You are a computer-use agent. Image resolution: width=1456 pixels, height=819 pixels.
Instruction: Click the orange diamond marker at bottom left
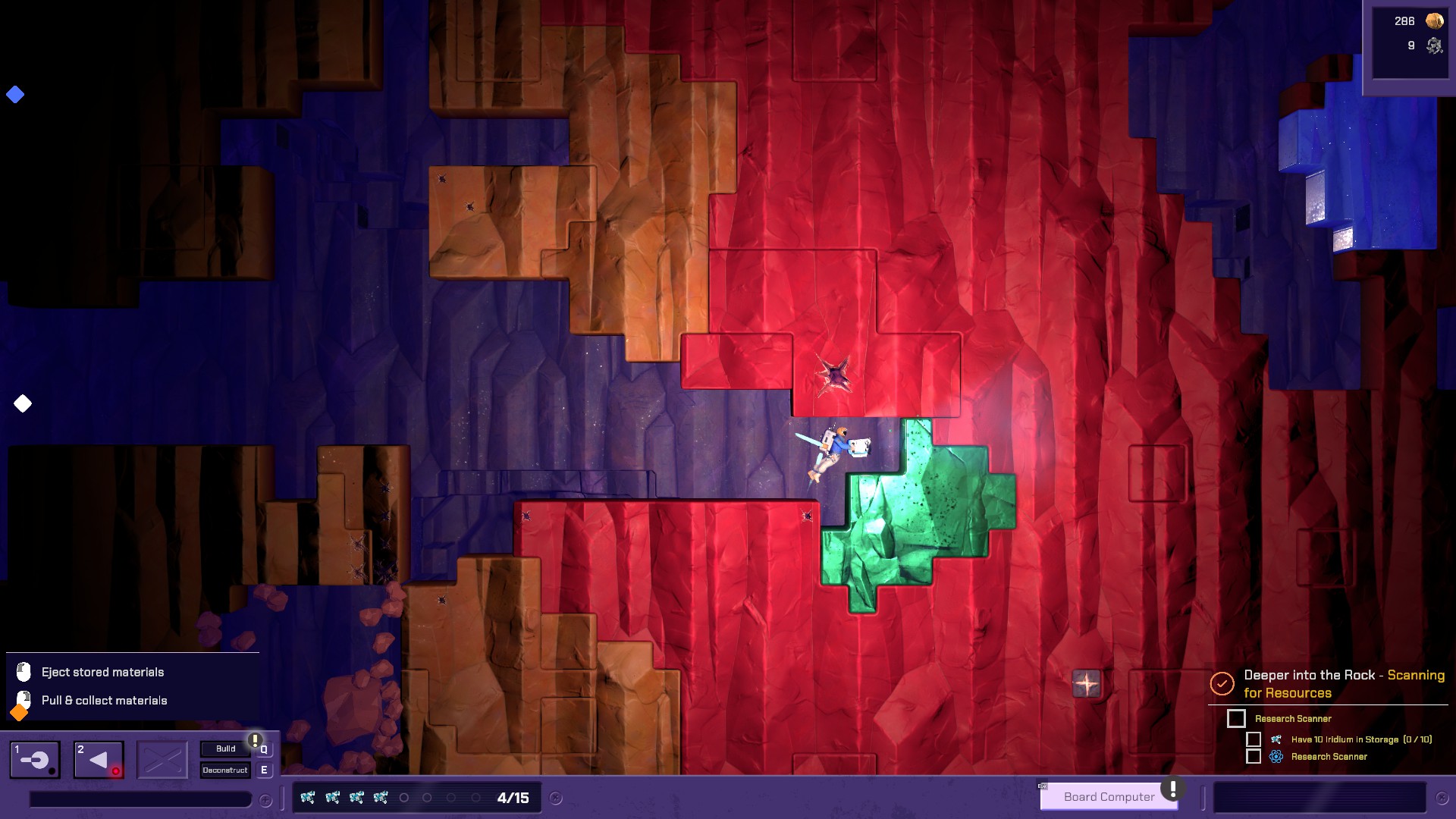pyautogui.click(x=19, y=713)
